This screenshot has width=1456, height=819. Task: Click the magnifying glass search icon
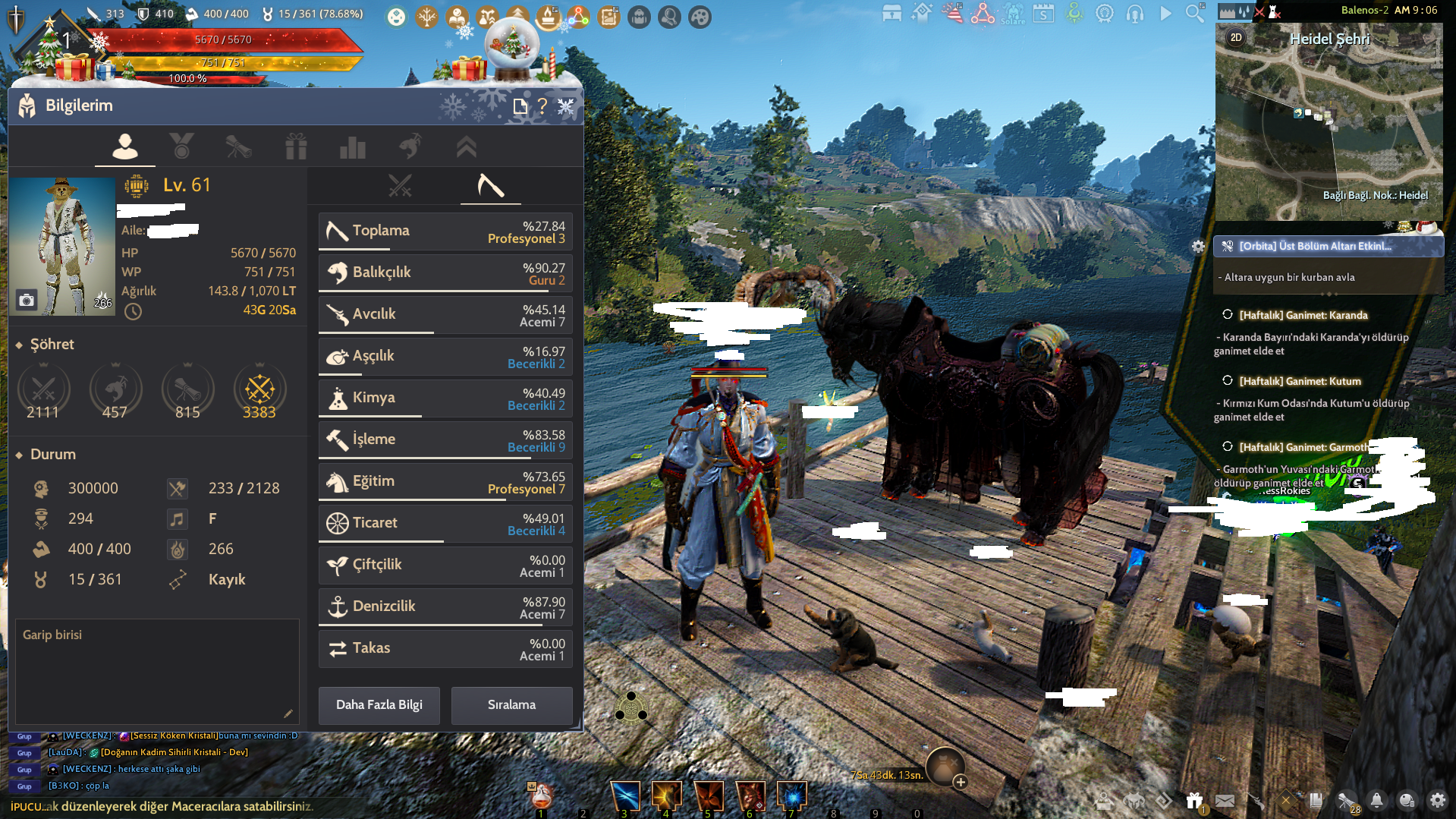1194,13
